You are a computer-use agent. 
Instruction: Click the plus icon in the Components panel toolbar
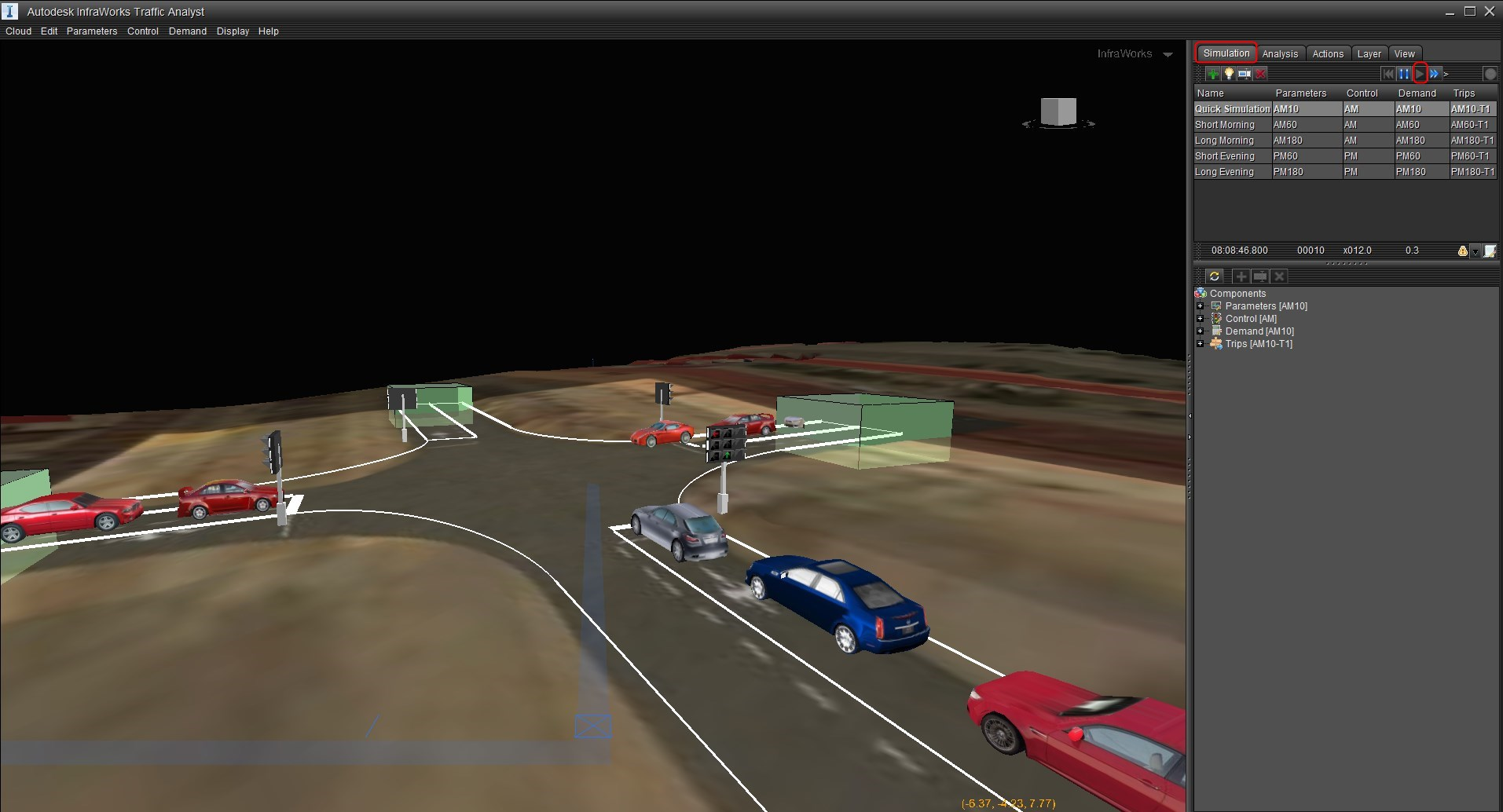(1241, 276)
